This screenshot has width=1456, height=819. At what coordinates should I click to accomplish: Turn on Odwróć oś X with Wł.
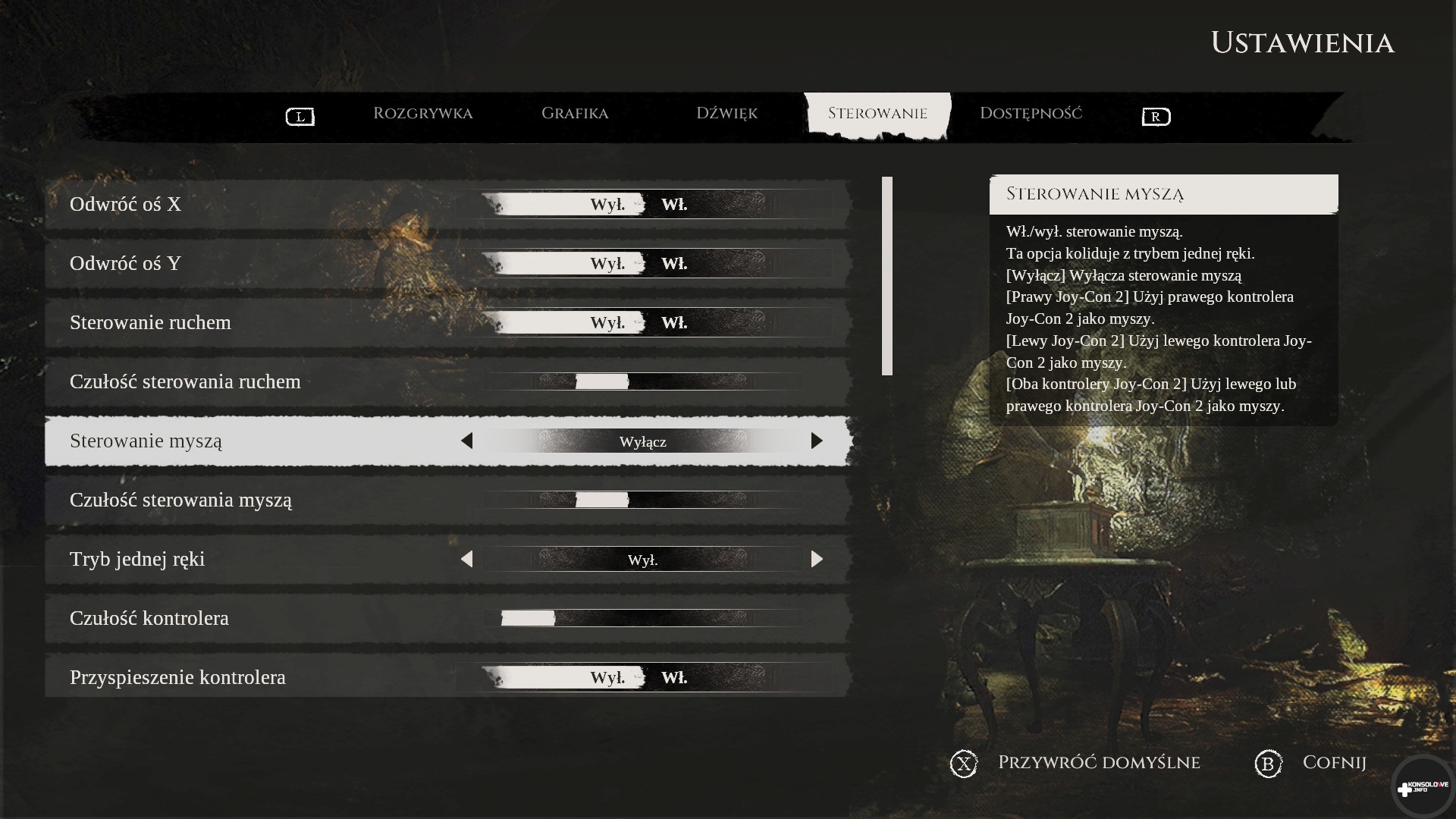674,204
